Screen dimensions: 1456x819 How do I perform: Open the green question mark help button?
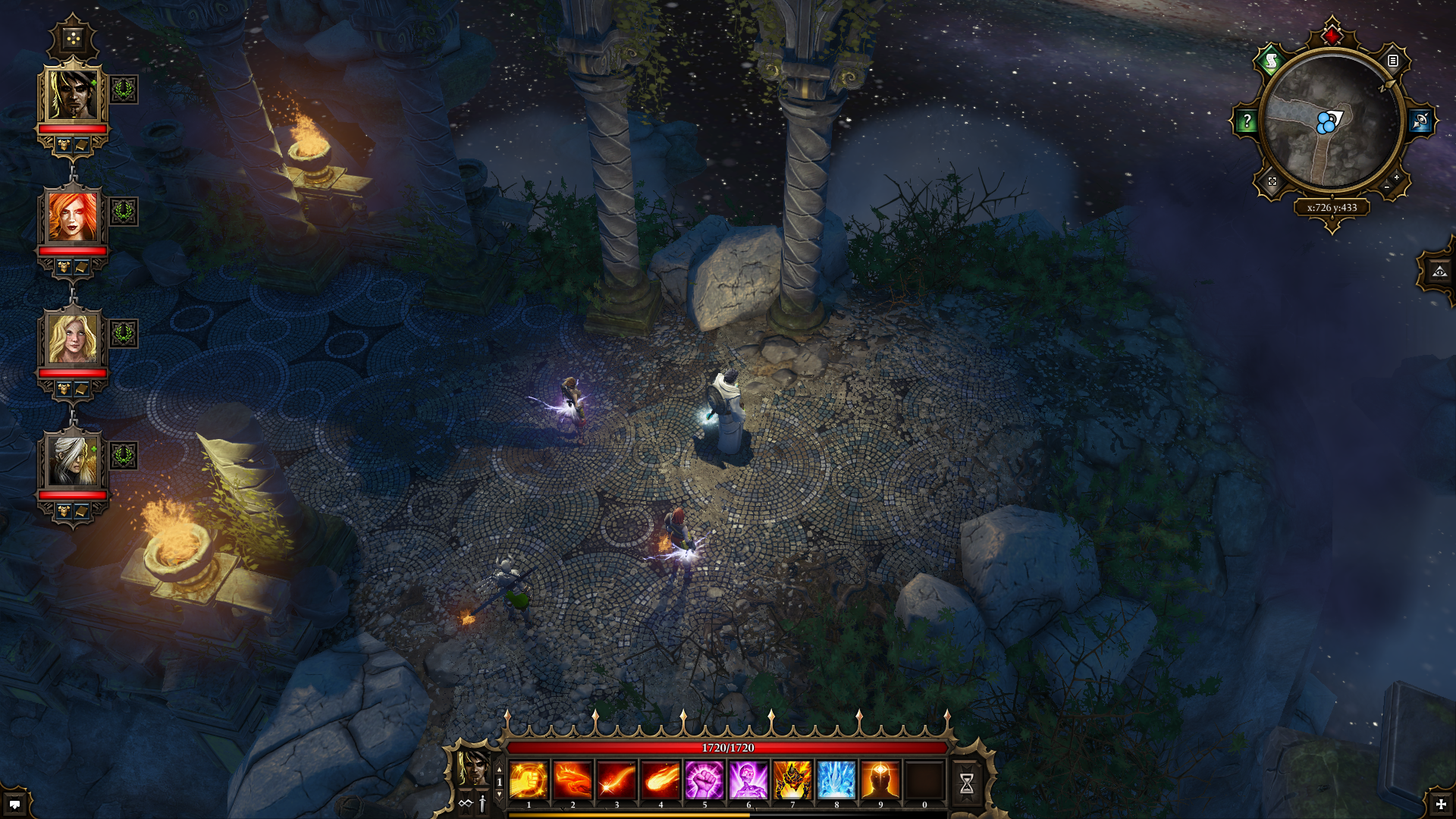pos(1247,121)
